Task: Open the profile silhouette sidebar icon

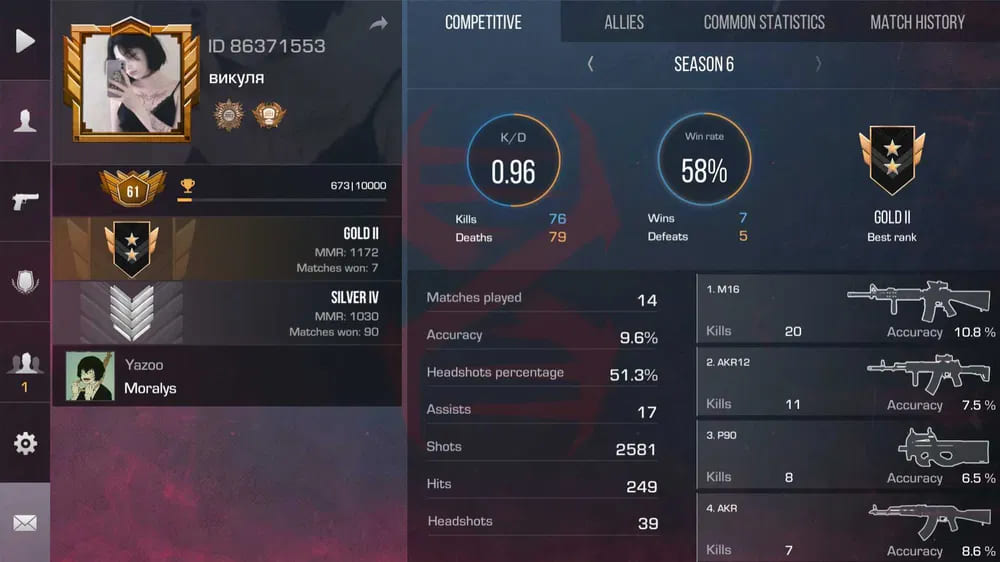Action: click(25, 121)
